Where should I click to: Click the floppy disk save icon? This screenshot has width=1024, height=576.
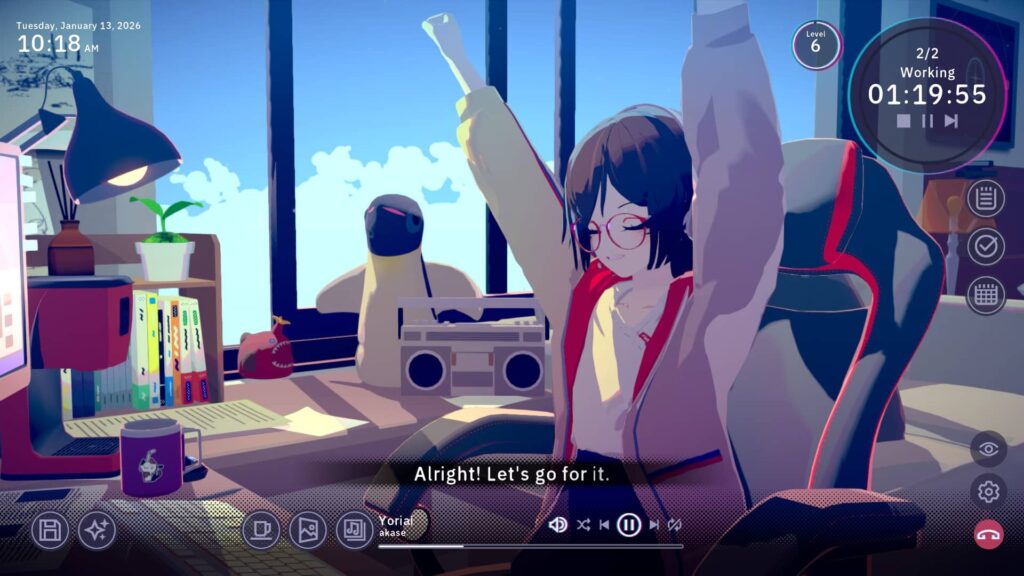click(50, 530)
